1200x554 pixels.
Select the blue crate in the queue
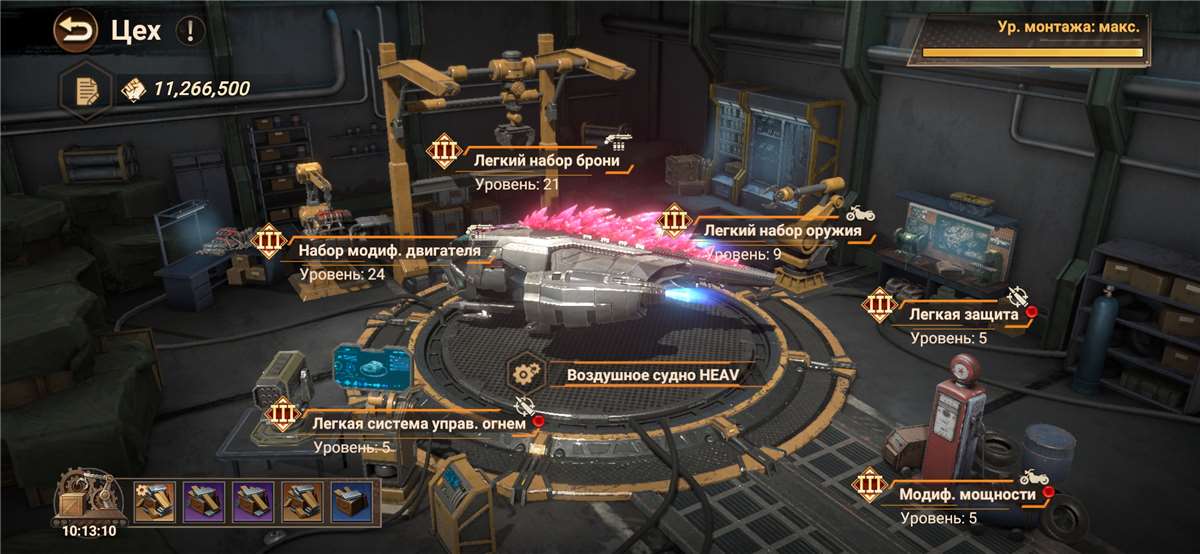tap(352, 502)
